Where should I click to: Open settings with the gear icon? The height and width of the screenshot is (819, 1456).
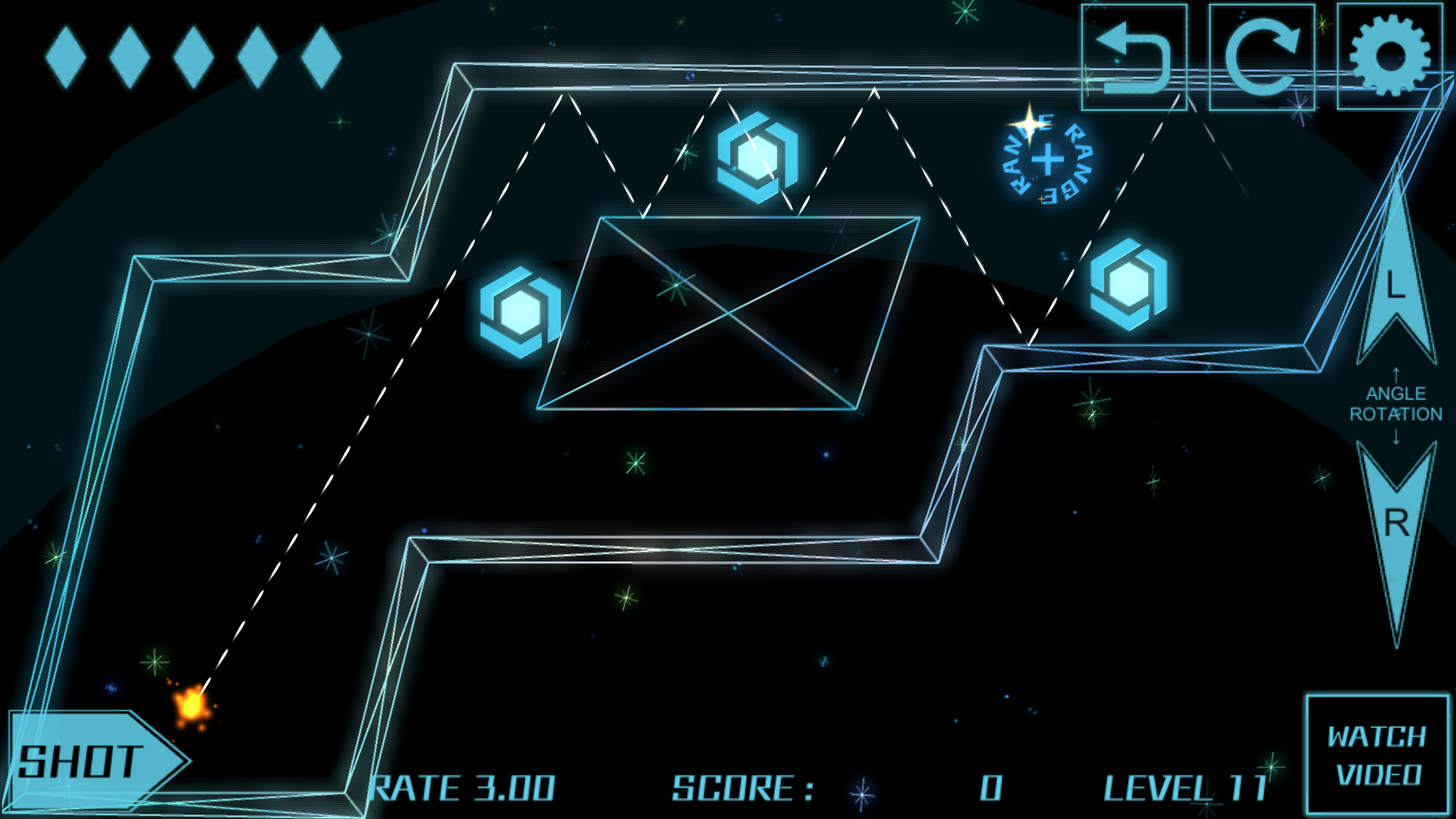pyautogui.click(x=1390, y=57)
